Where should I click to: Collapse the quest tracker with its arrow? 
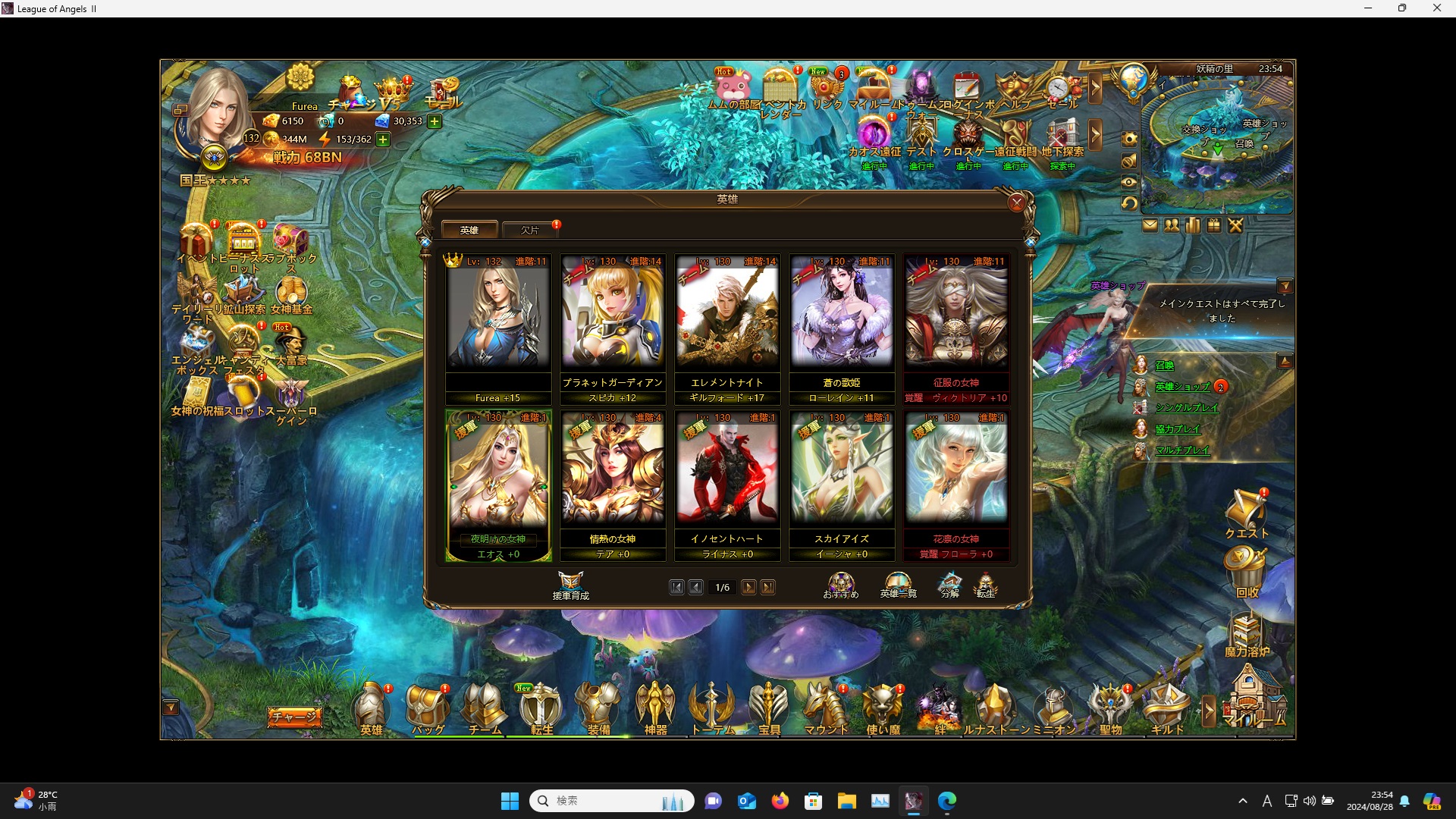1287,286
